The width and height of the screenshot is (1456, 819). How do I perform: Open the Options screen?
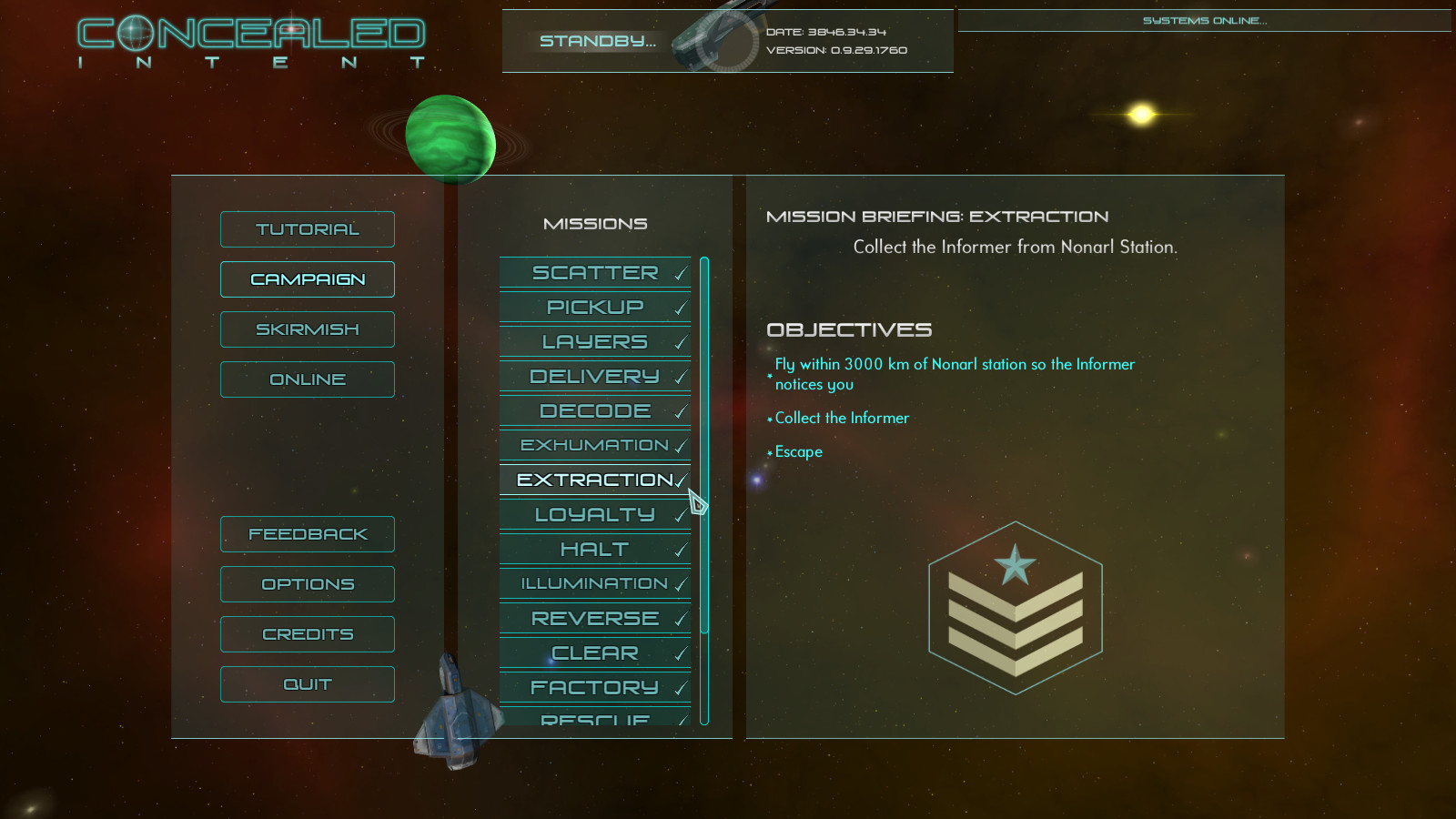(307, 583)
